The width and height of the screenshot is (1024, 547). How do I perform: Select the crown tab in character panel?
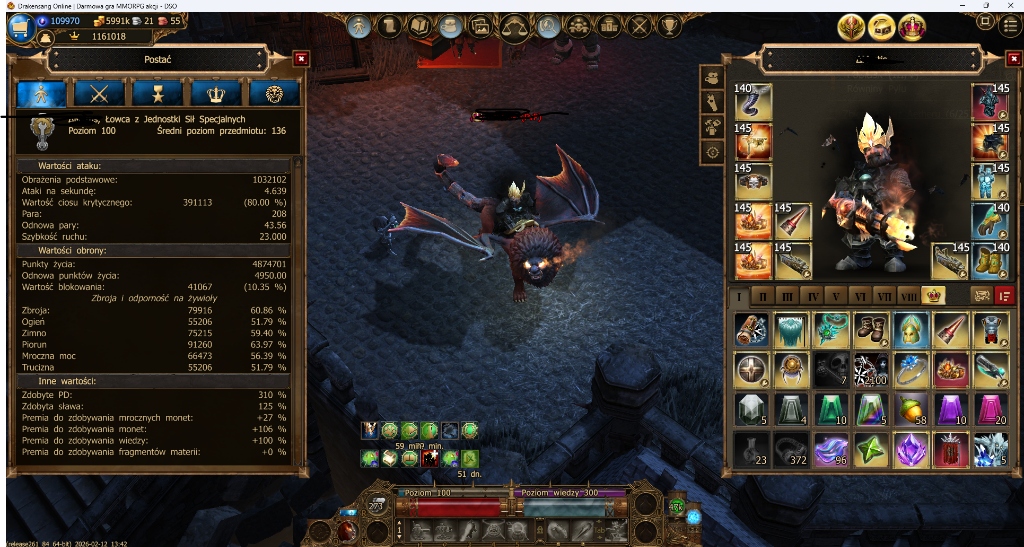click(215, 94)
